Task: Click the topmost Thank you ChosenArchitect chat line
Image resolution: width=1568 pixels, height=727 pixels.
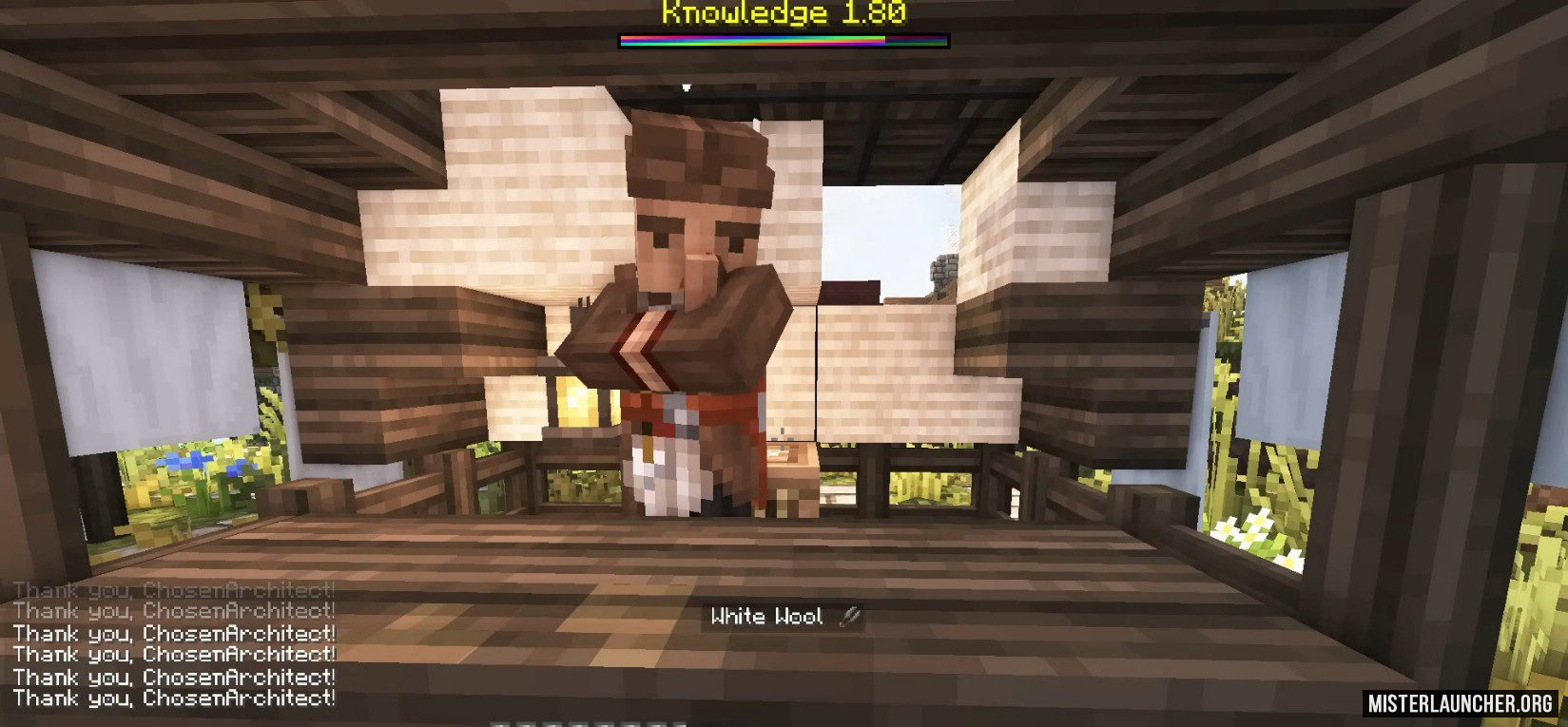Action: point(171,589)
